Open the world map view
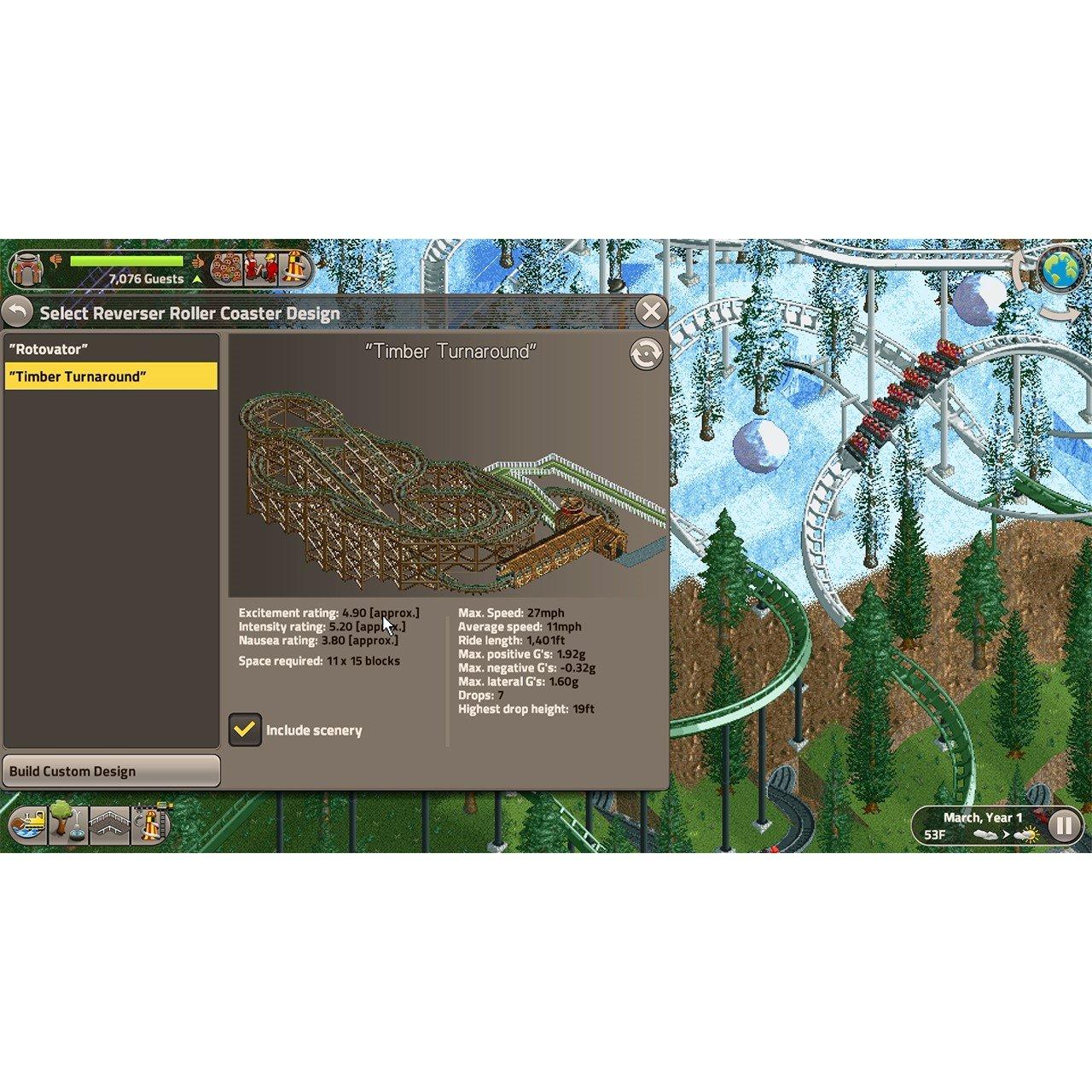Screen dimensions: 1092x1092 point(1060,269)
